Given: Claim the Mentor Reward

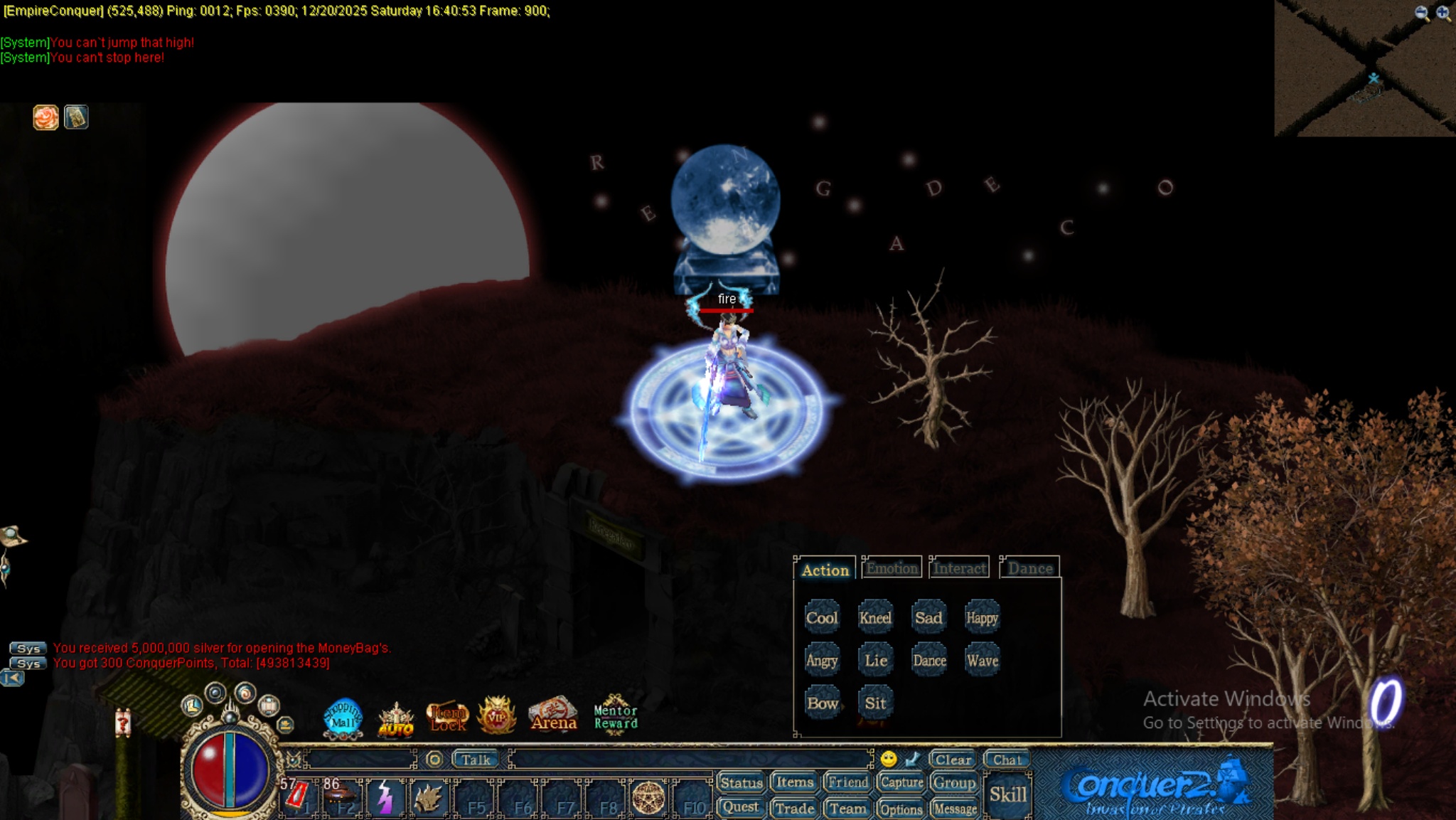Looking at the screenshot, I should [615, 715].
